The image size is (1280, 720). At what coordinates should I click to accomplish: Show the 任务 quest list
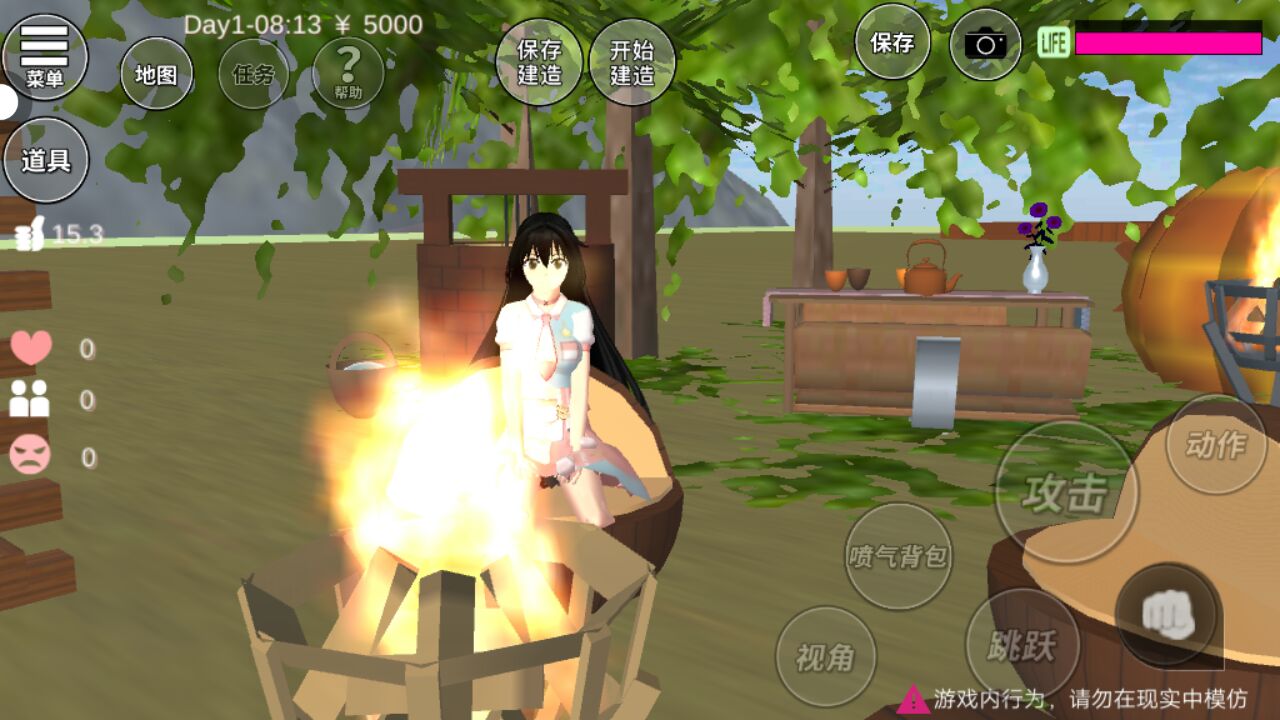pyautogui.click(x=253, y=74)
